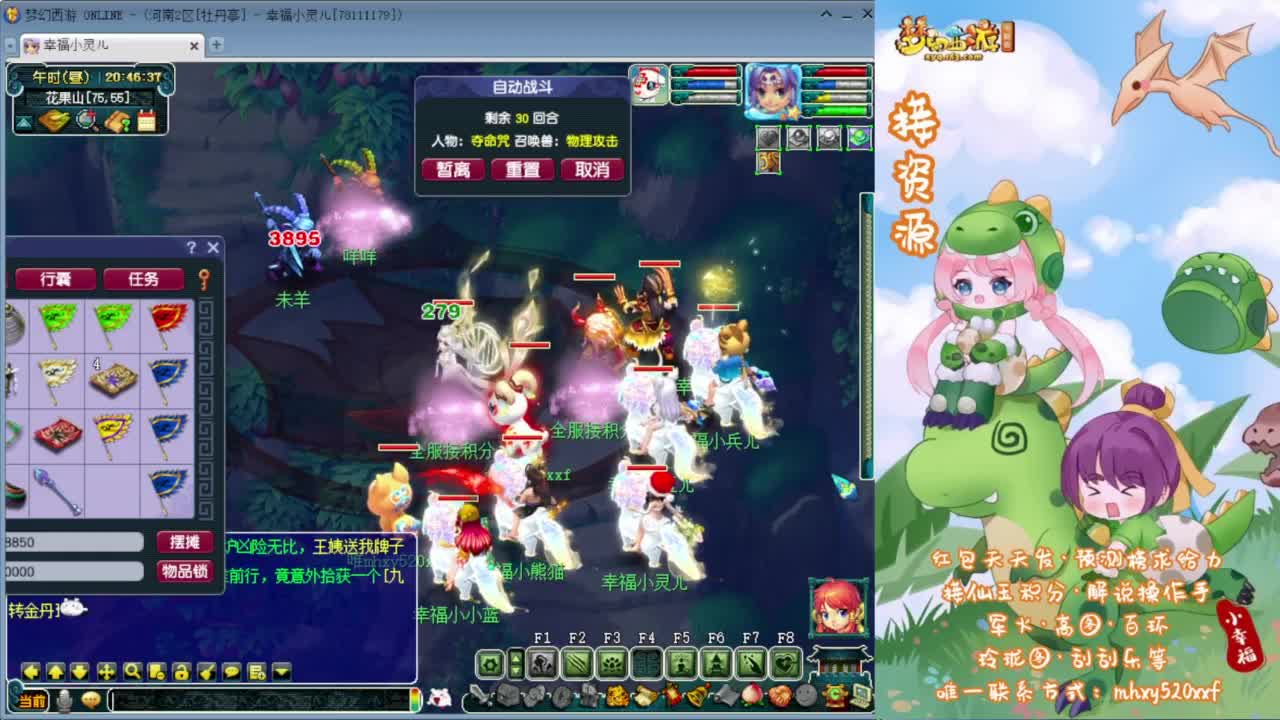Viewport: 1280px width, 720px height.
Task: Switch to the 任务 tab in the bag window
Action: [x=143, y=279]
